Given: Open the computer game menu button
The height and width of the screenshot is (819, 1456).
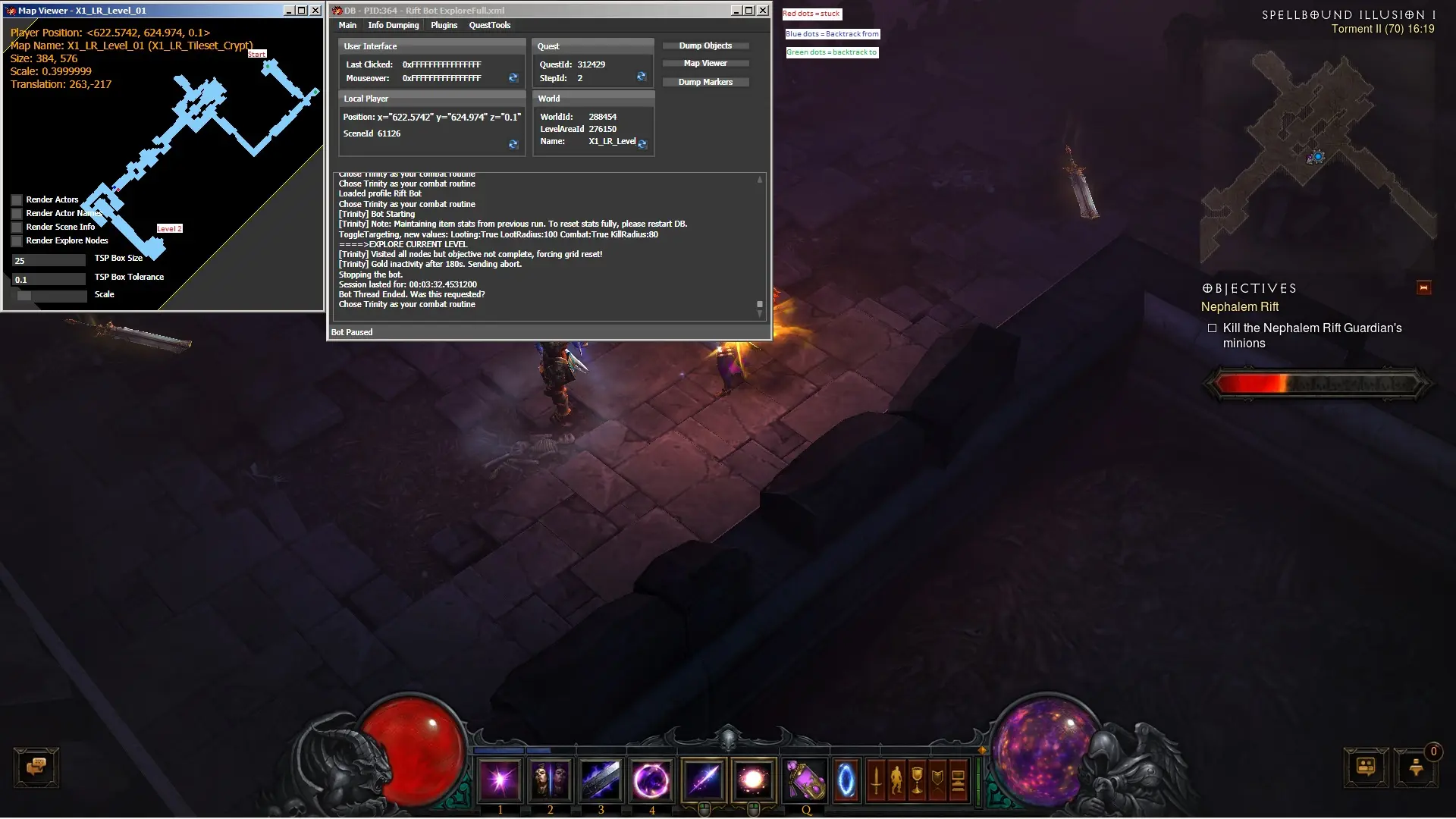Looking at the screenshot, I should tap(958, 780).
